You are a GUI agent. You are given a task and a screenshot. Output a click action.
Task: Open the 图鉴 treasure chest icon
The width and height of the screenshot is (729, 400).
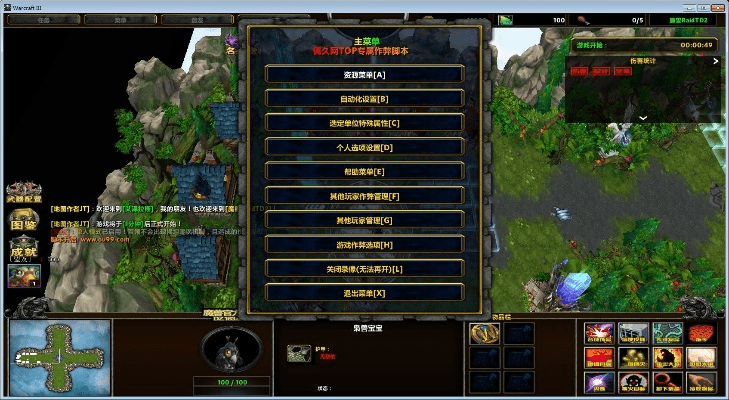[x=21, y=221]
